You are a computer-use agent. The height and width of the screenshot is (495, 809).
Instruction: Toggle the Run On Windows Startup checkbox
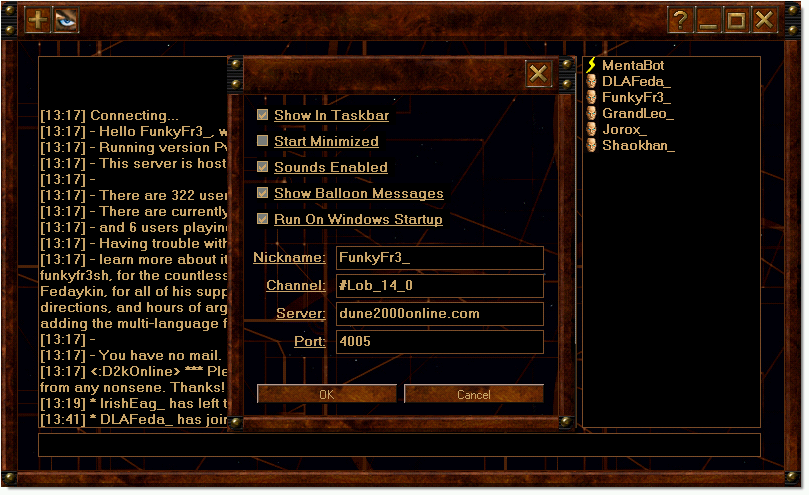[x=263, y=219]
